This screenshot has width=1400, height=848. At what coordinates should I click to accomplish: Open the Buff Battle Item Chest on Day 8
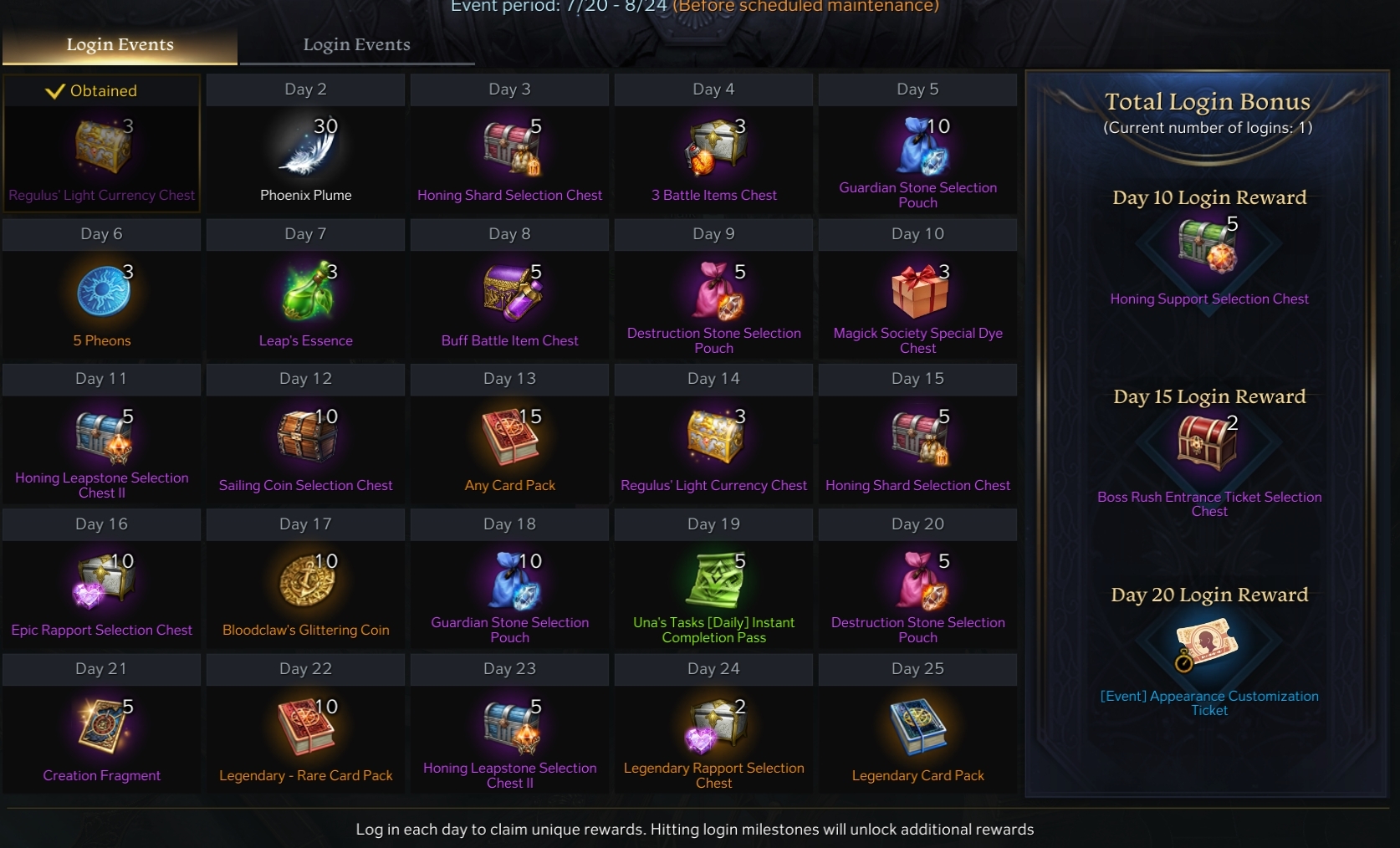click(x=509, y=293)
